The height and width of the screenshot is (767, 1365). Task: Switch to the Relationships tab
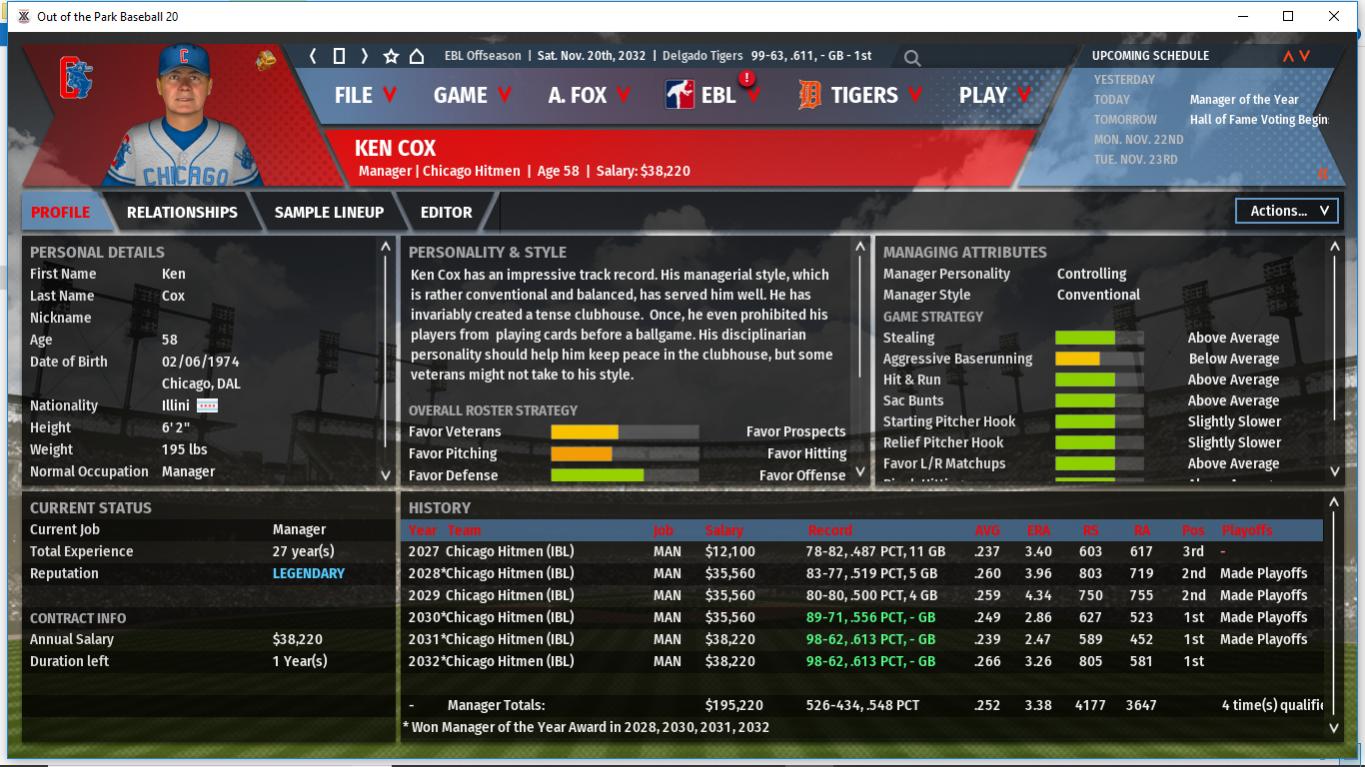(x=182, y=212)
